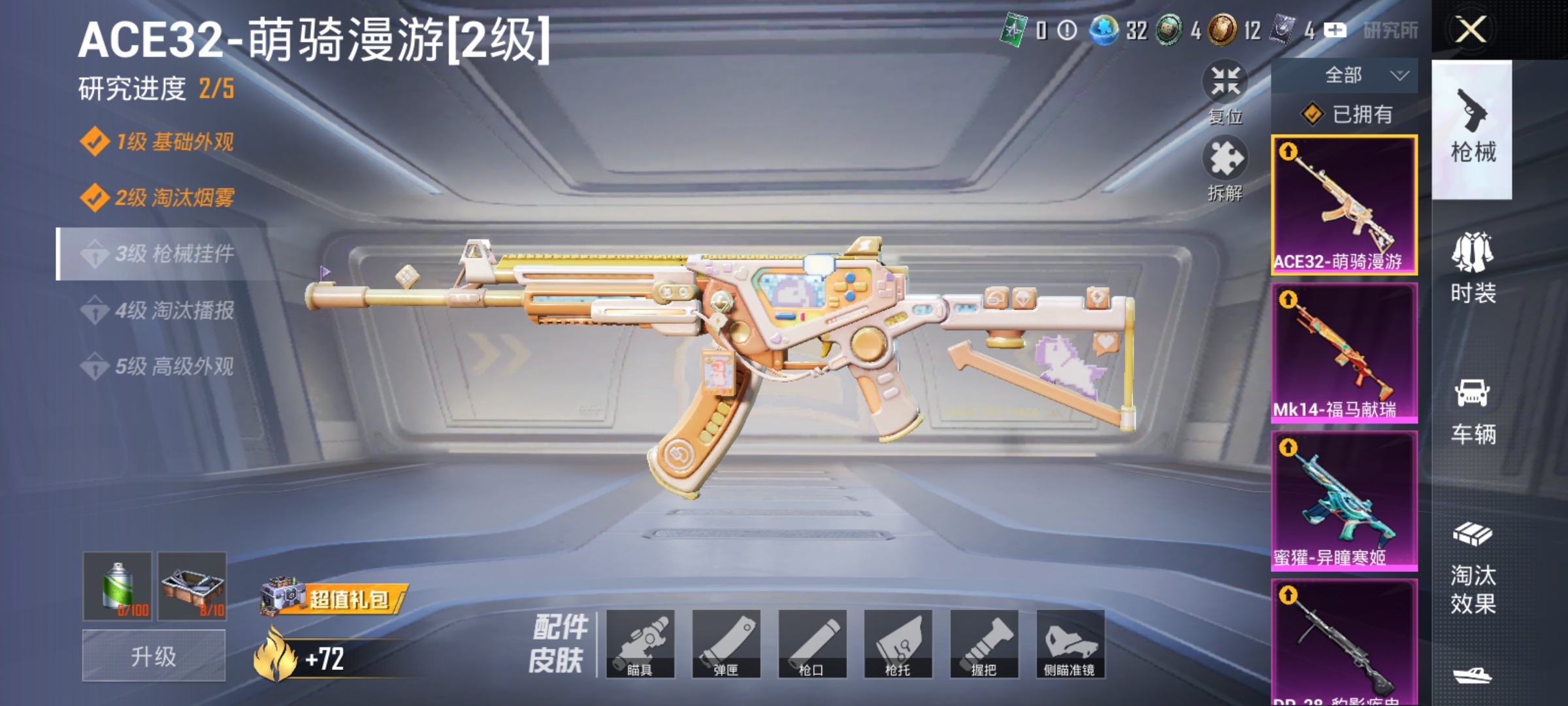
Task: Click the spray paint can material icon
Action: [116, 586]
